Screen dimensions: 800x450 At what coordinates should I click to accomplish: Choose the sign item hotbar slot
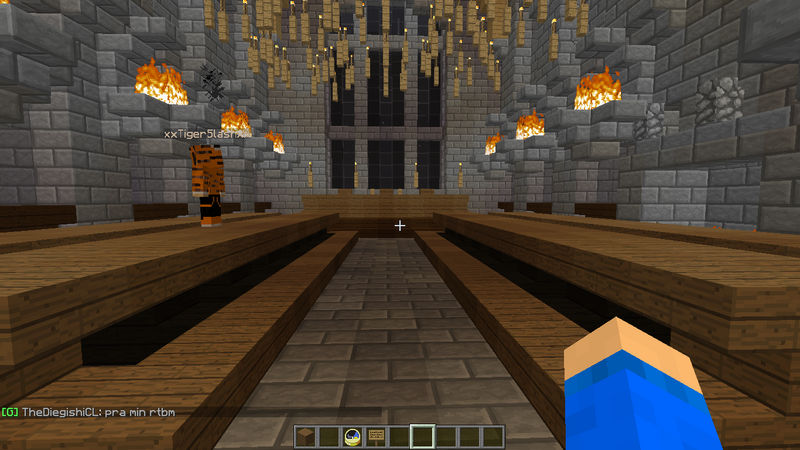[377, 437]
